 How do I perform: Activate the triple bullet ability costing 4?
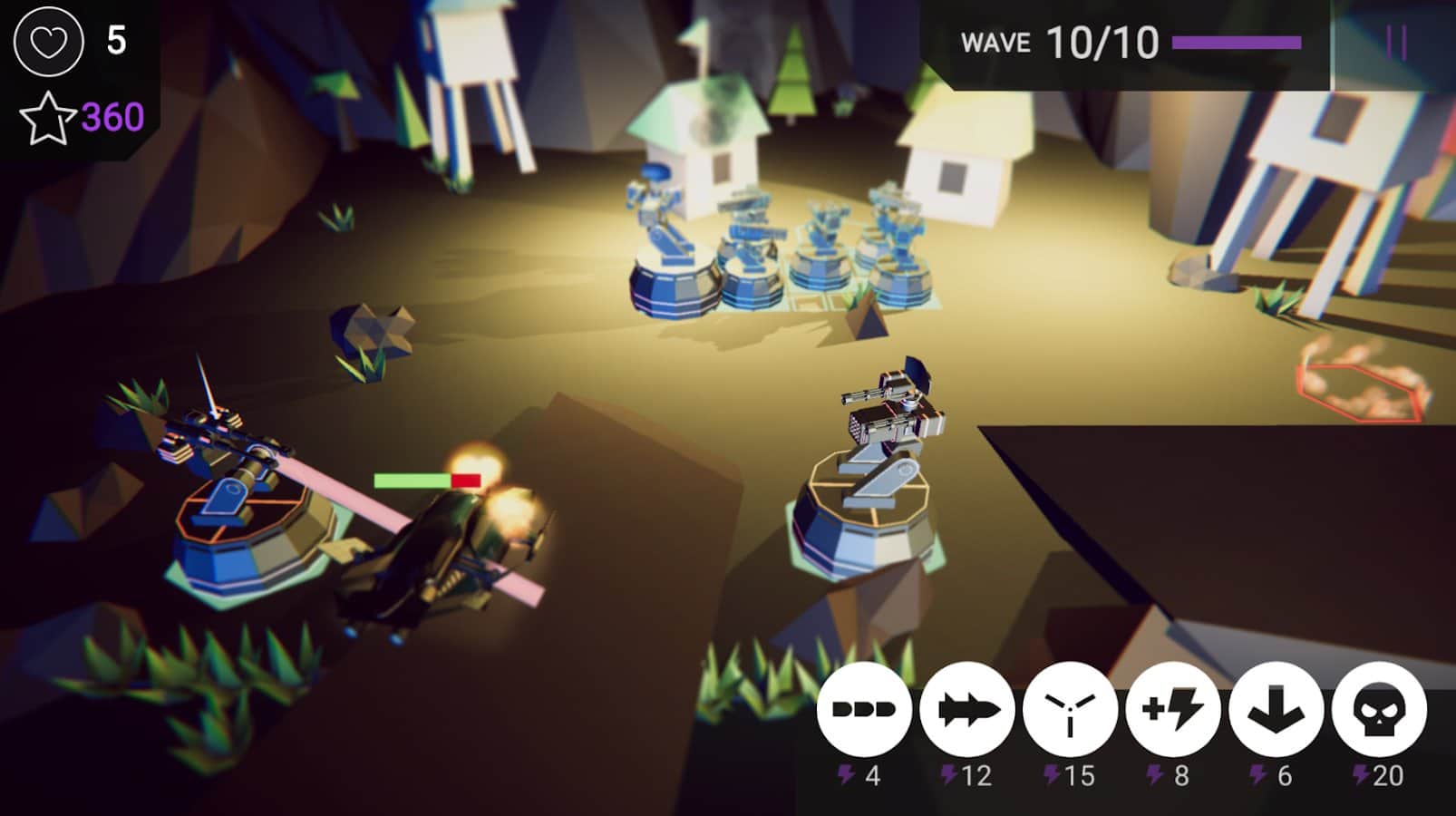pyautogui.click(x=863, y=710)
